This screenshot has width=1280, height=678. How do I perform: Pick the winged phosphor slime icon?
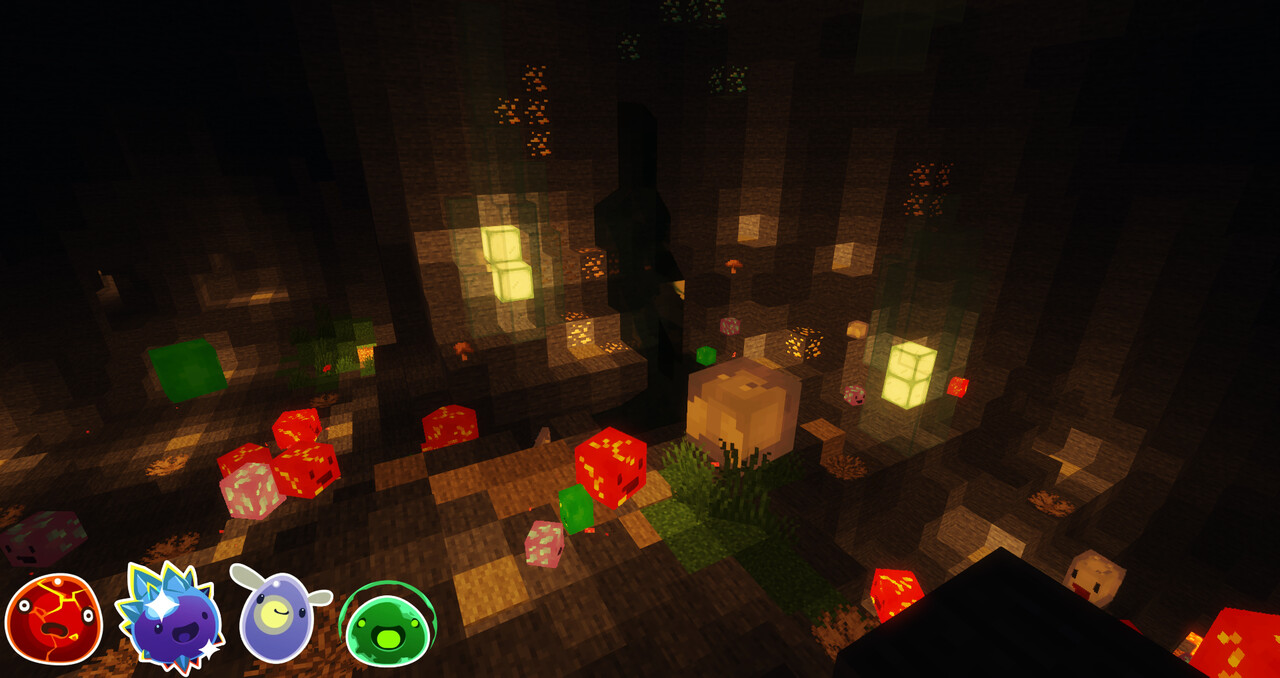coord(277,616)
